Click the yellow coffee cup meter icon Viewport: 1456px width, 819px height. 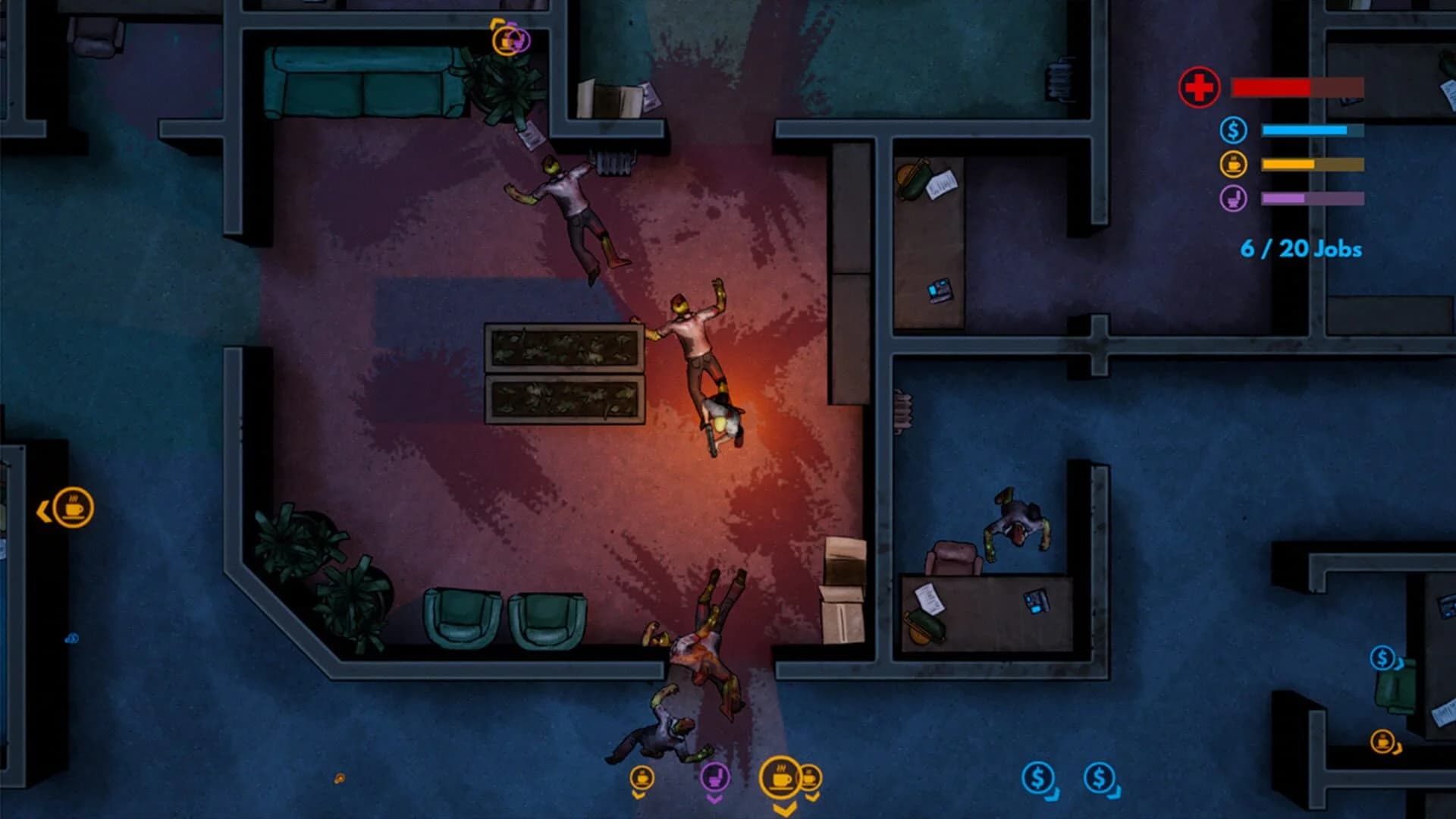pos(1235,163)
